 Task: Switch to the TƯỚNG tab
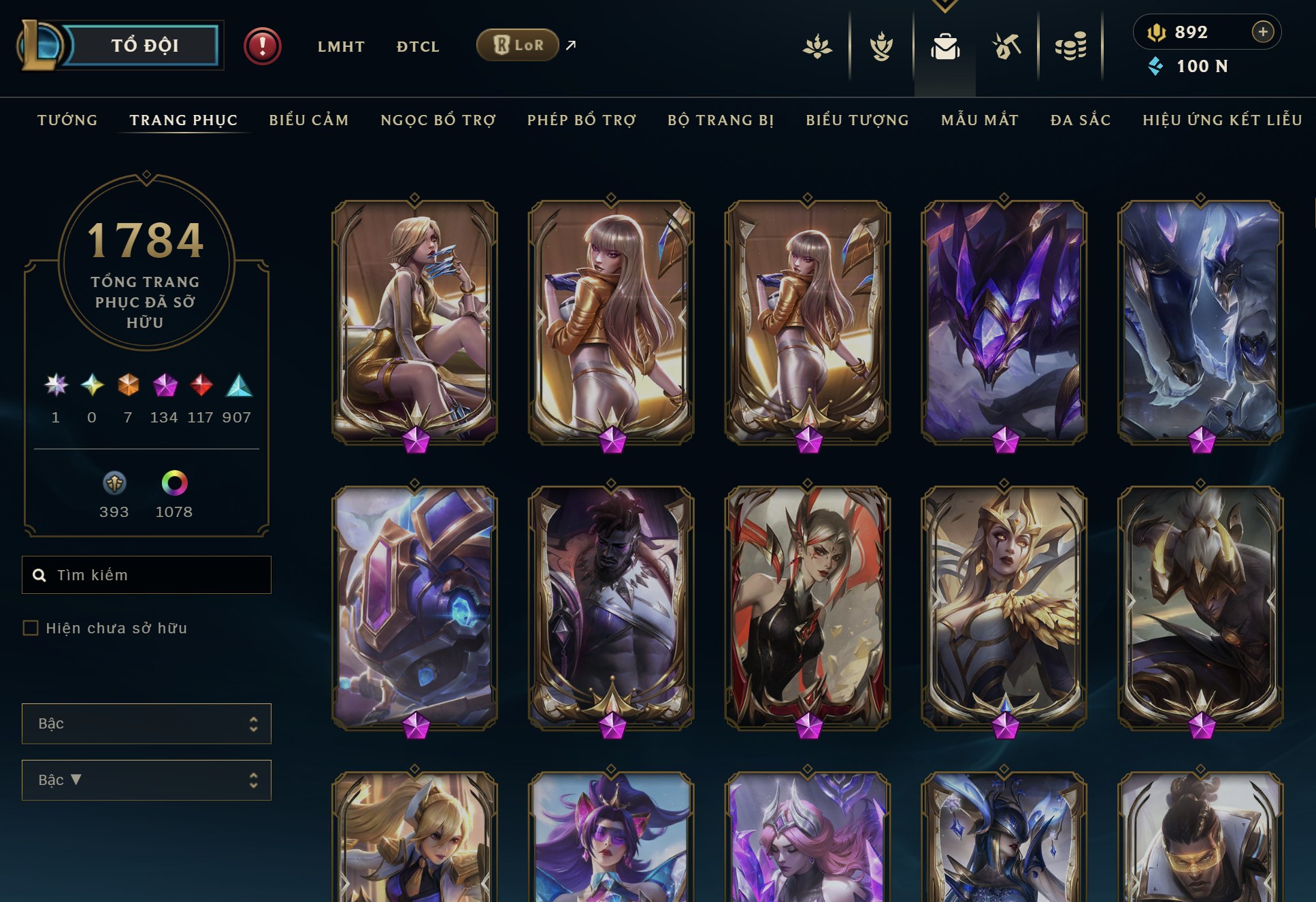(x=67, y=120)
